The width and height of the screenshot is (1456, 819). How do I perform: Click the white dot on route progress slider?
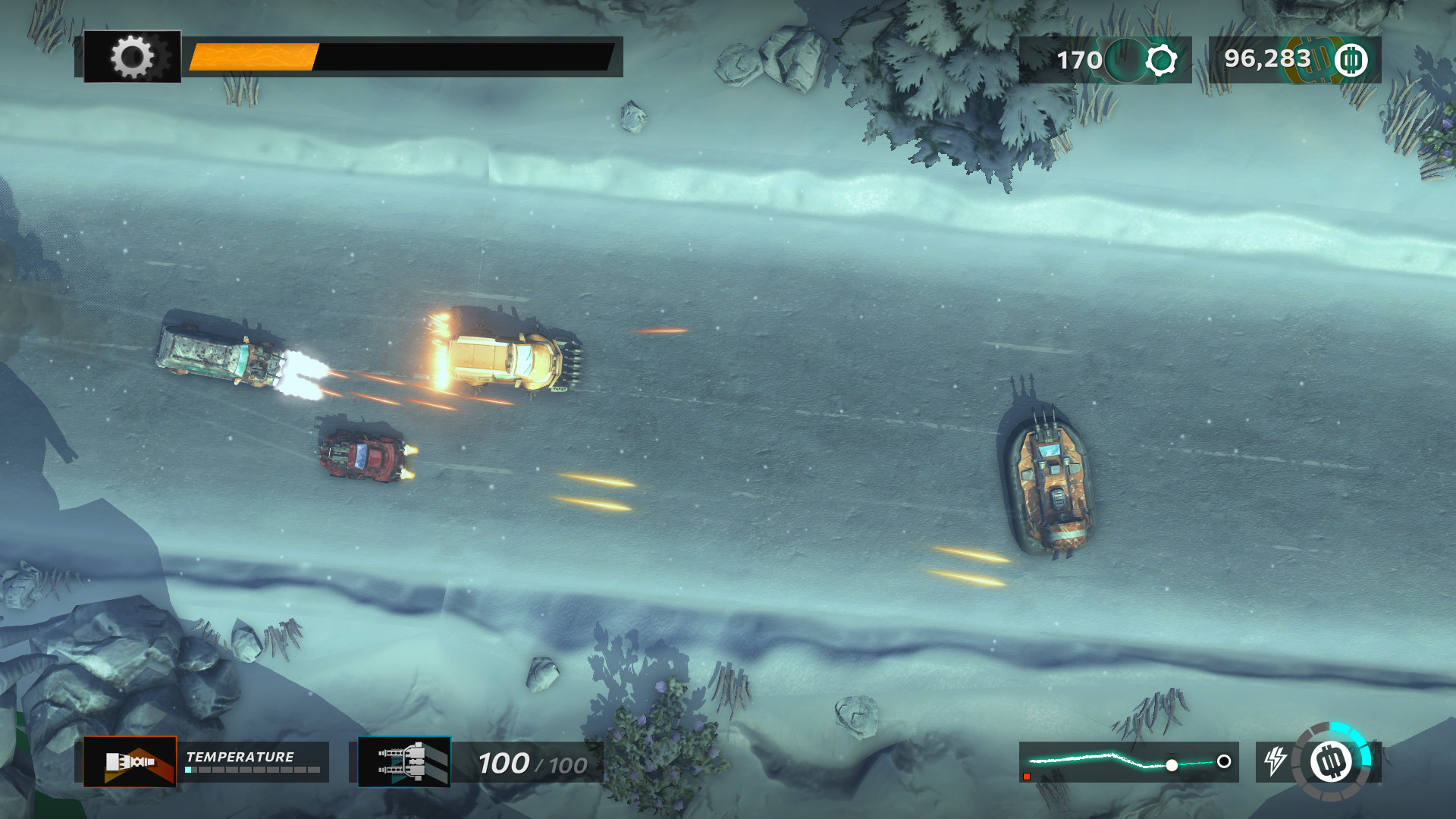[1174, 764]
